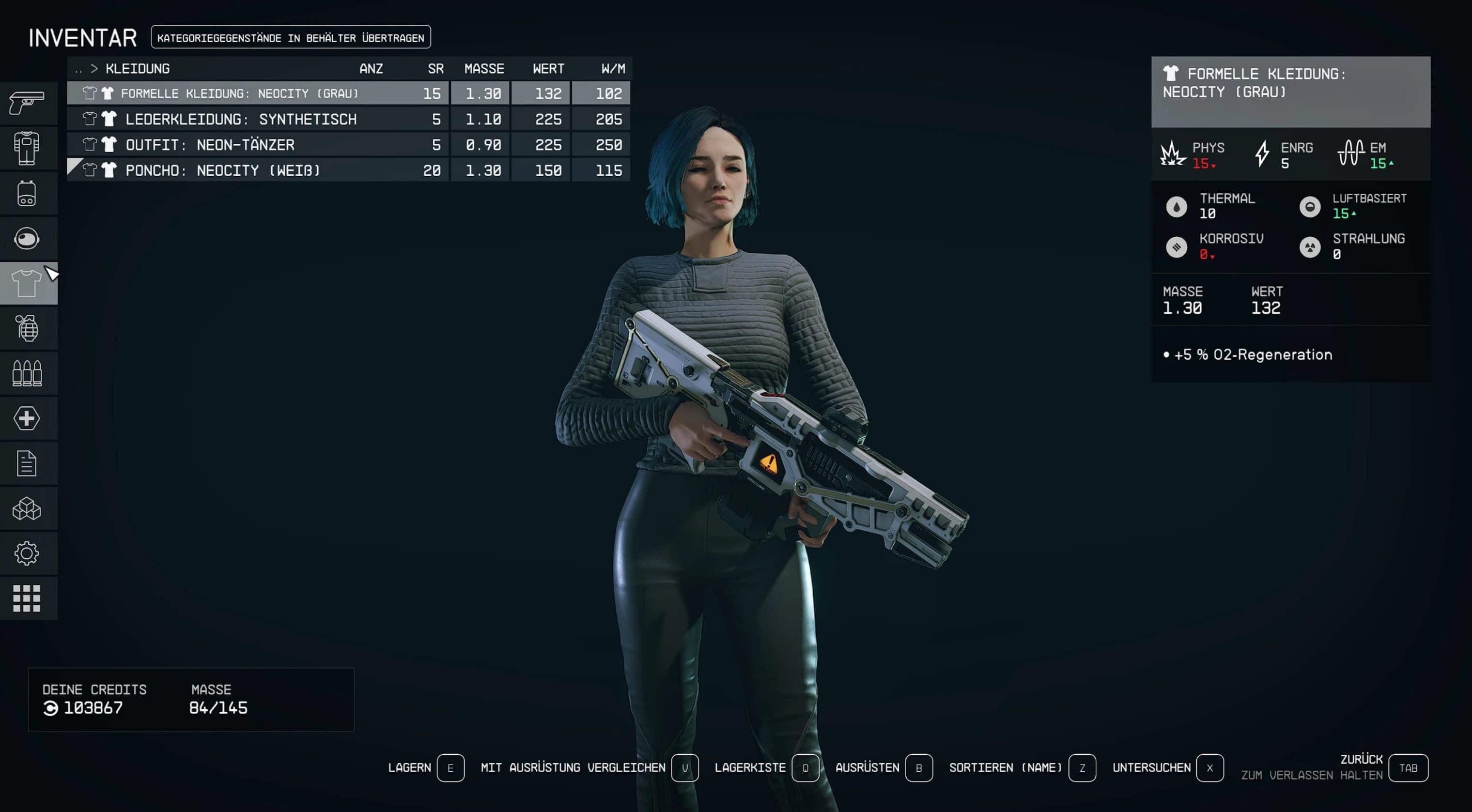
Task: Open the grenade throwables category
Action: (x=27, y=328)
